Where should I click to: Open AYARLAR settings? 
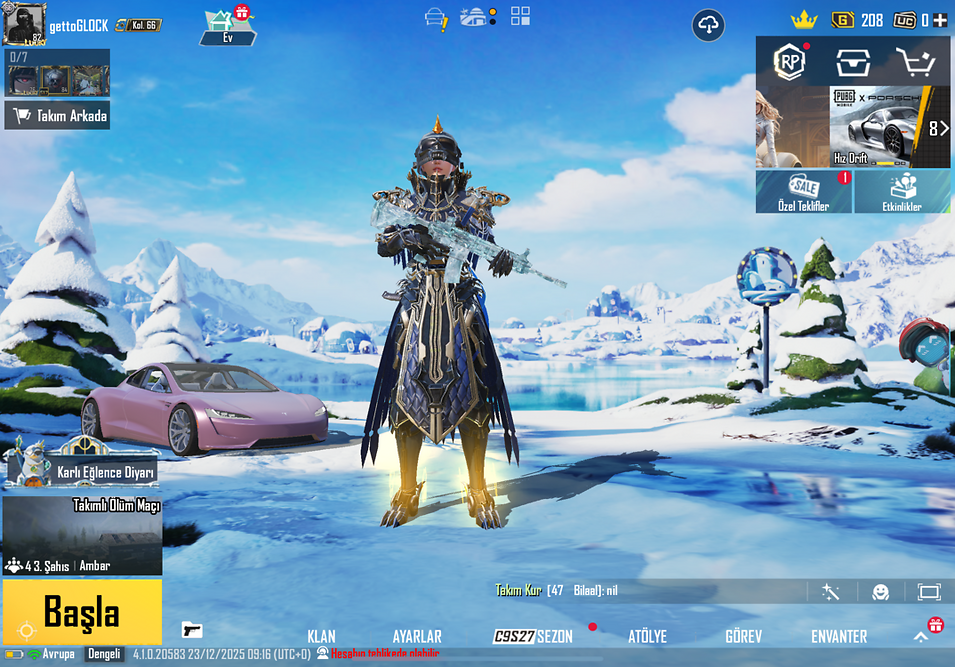coord(417,636)
